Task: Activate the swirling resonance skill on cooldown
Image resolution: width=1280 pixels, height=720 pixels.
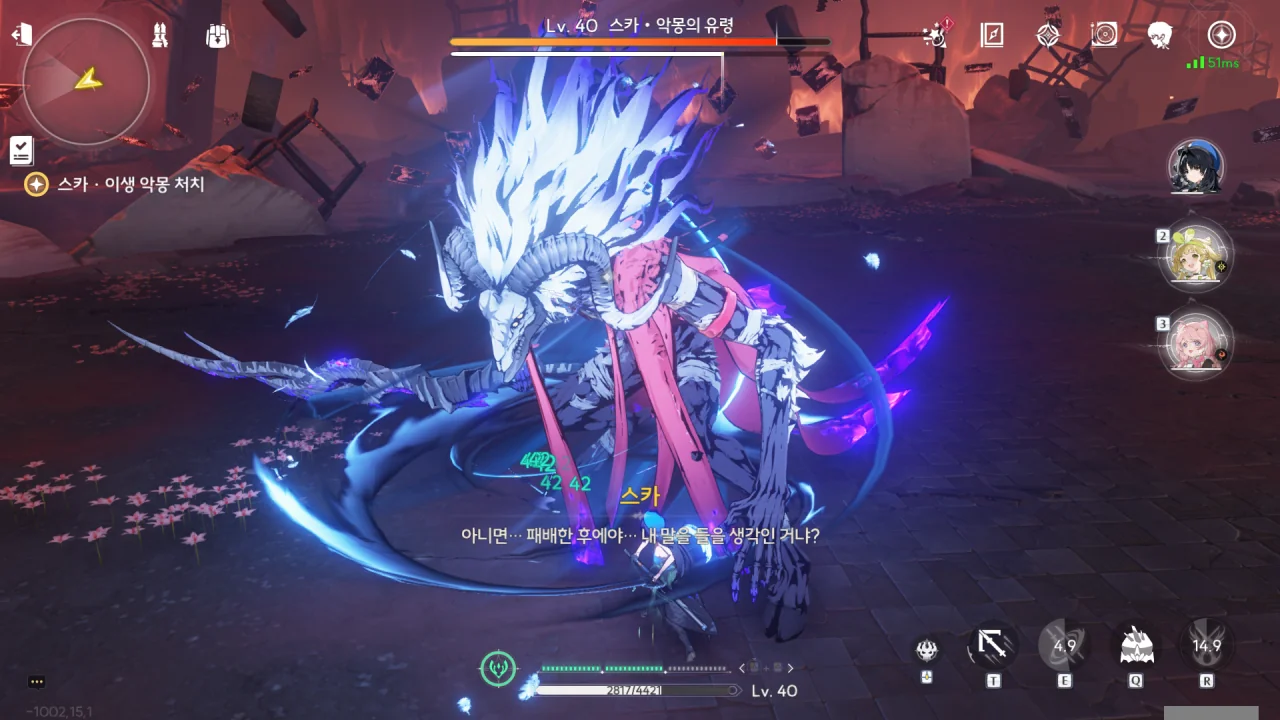Action: tap(1064, 646)
